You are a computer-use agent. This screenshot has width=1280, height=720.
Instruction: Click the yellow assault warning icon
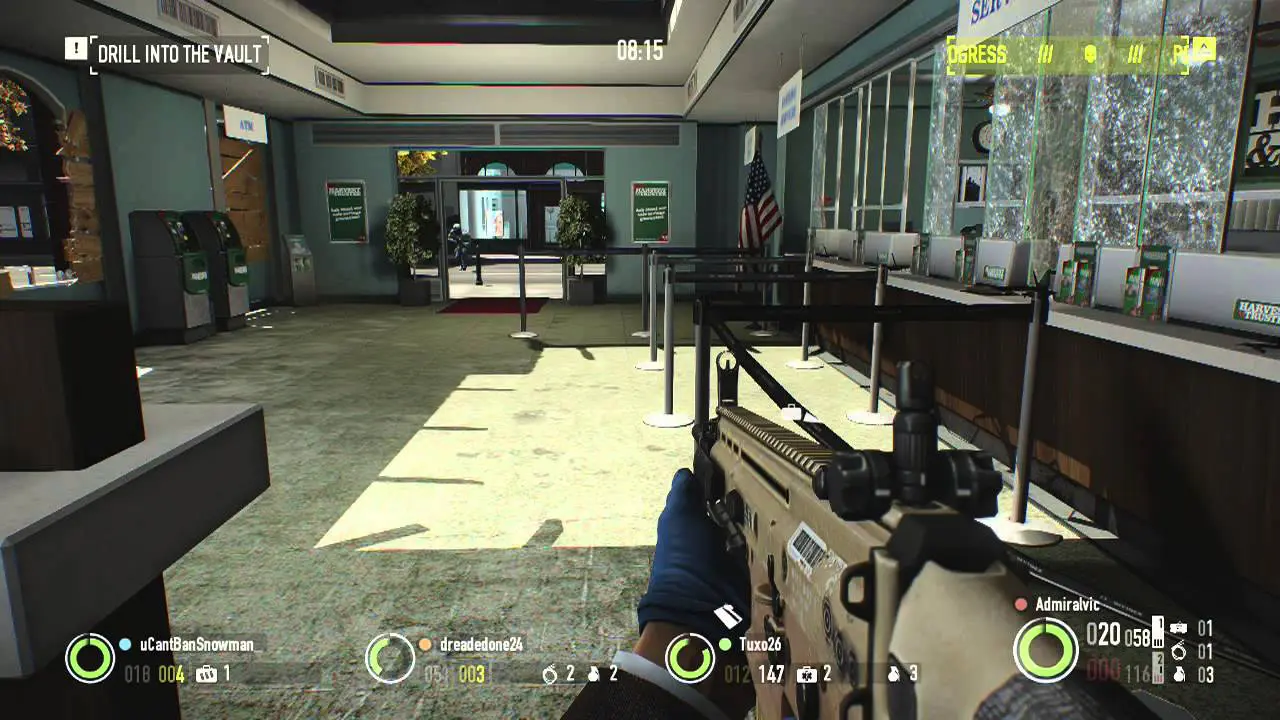tap(1202, 49)
